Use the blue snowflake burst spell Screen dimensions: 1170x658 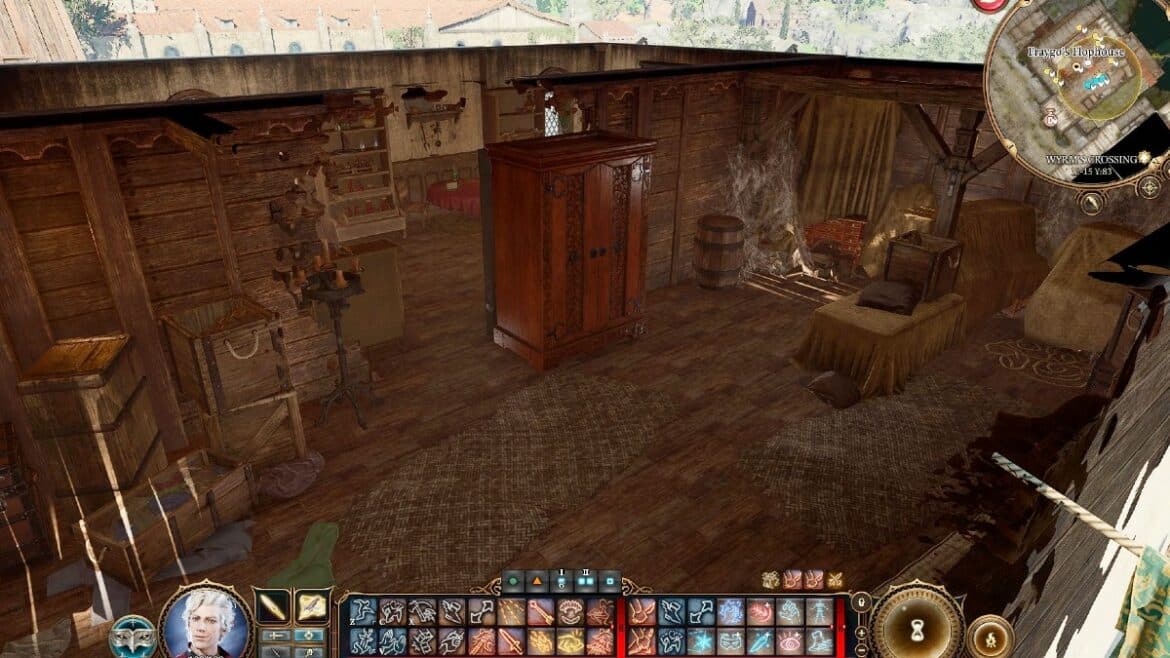point(700,641)
